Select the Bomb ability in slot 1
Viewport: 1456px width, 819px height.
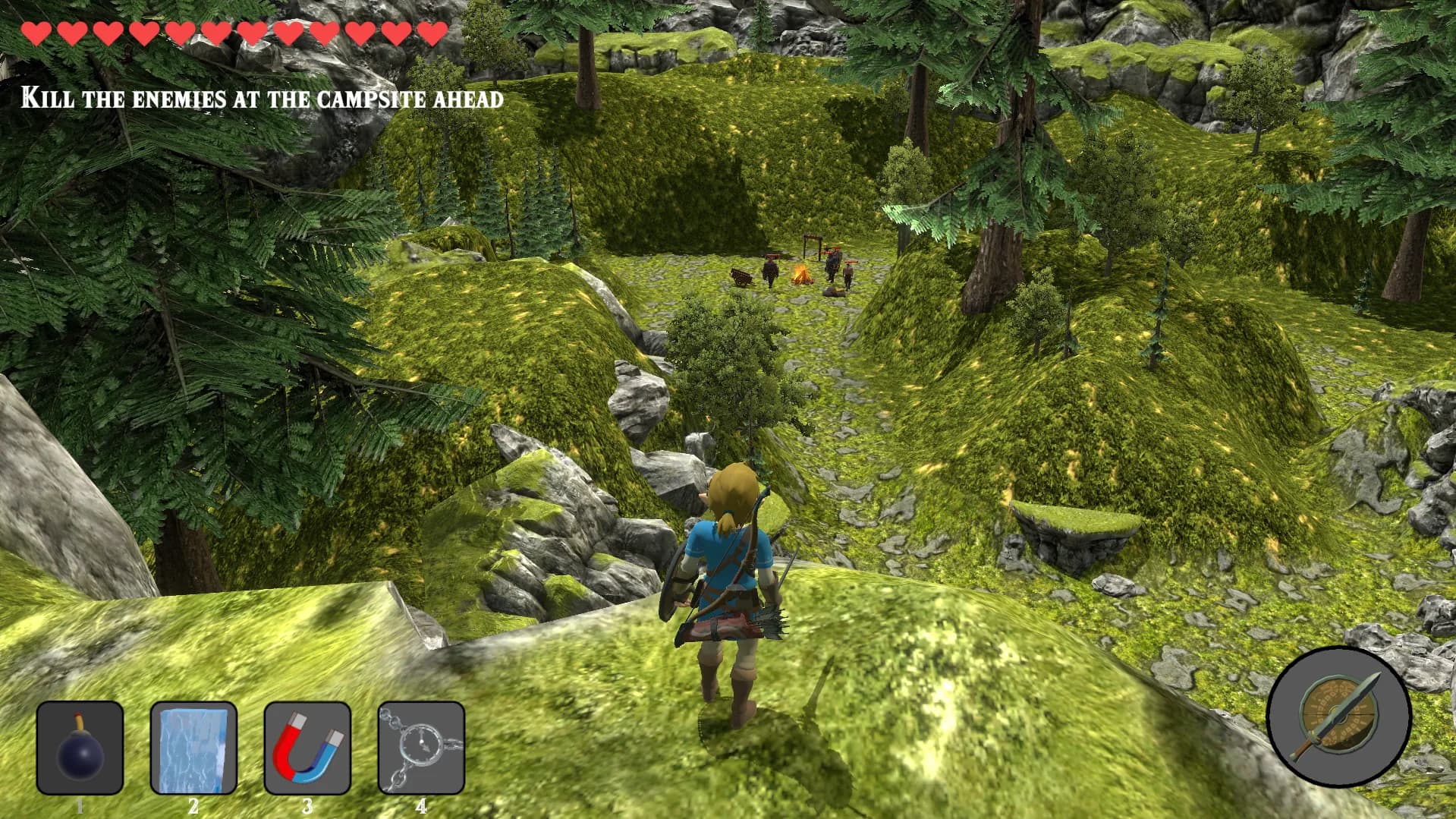(78, 748)
